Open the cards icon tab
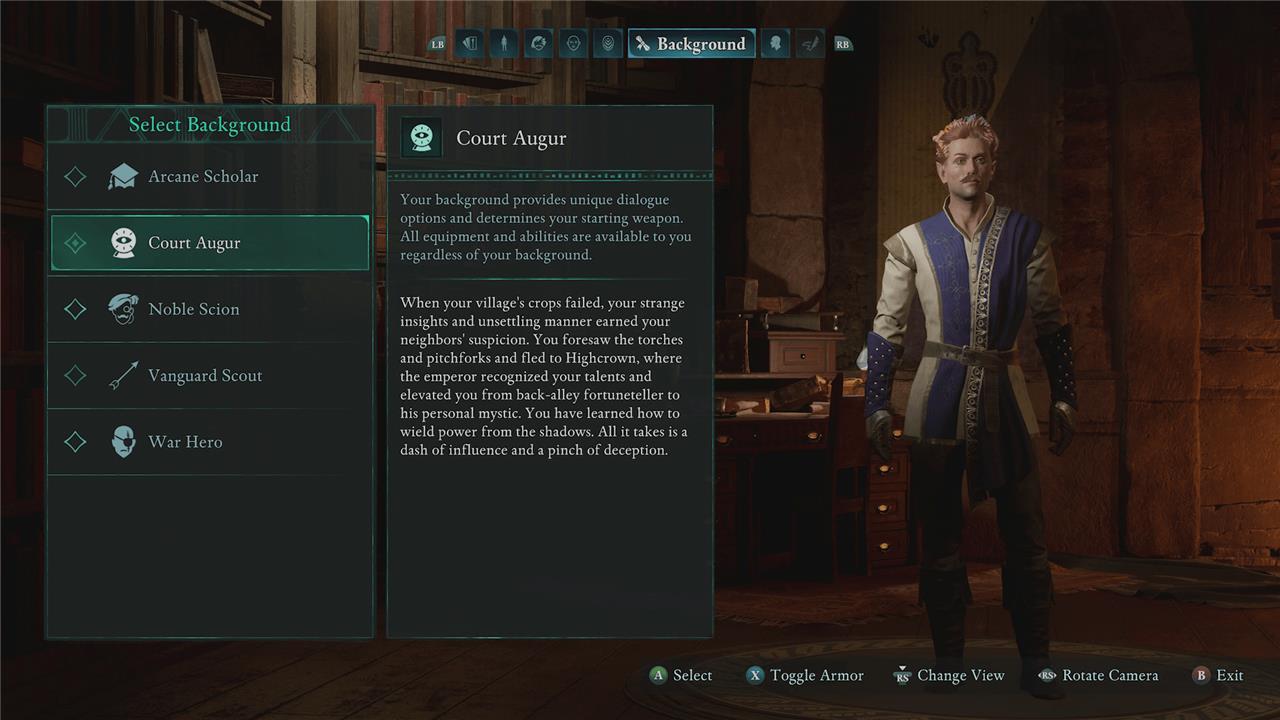This screenshot has height=720, width=1280. [470, 44]
